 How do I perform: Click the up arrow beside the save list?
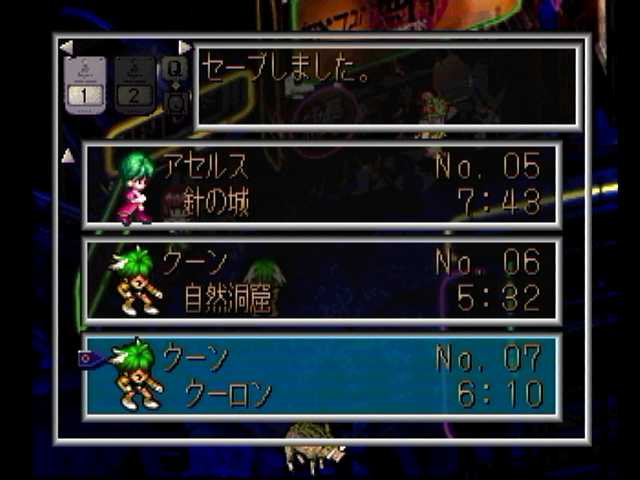coord(68,155)
